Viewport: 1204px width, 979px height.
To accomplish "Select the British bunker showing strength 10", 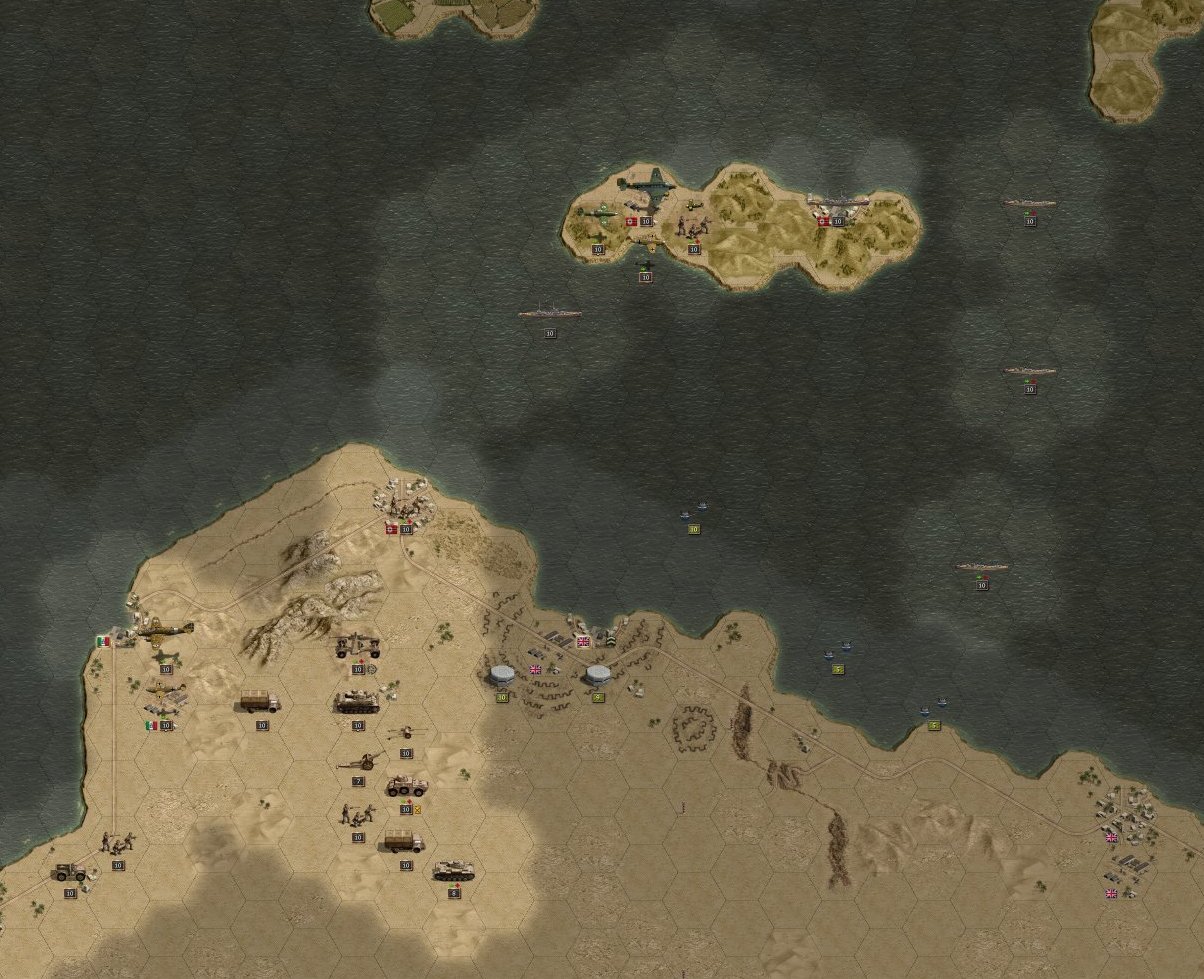I will coord(502,675).
